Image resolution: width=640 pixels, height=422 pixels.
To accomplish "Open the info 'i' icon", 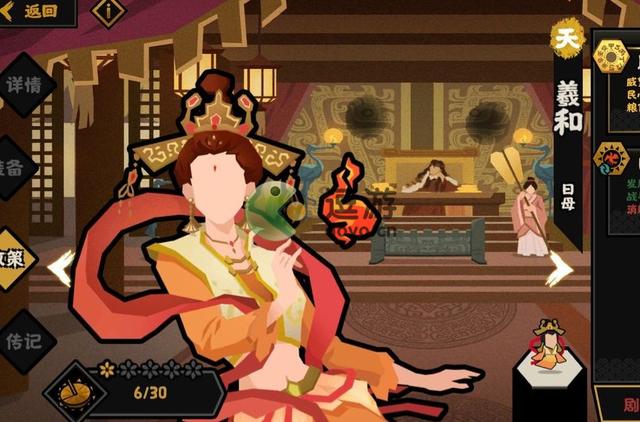I will [x=108, y=12].
